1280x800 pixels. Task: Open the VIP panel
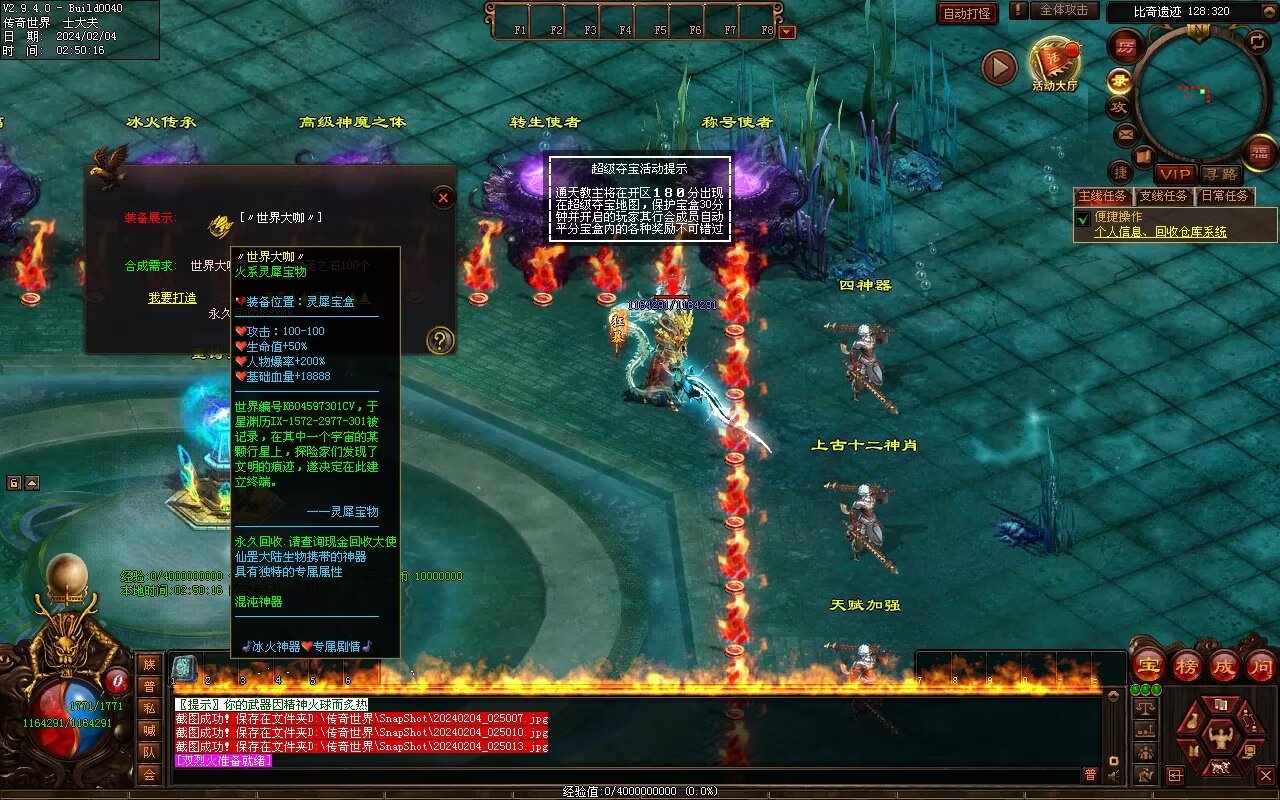coord(1176,174)
